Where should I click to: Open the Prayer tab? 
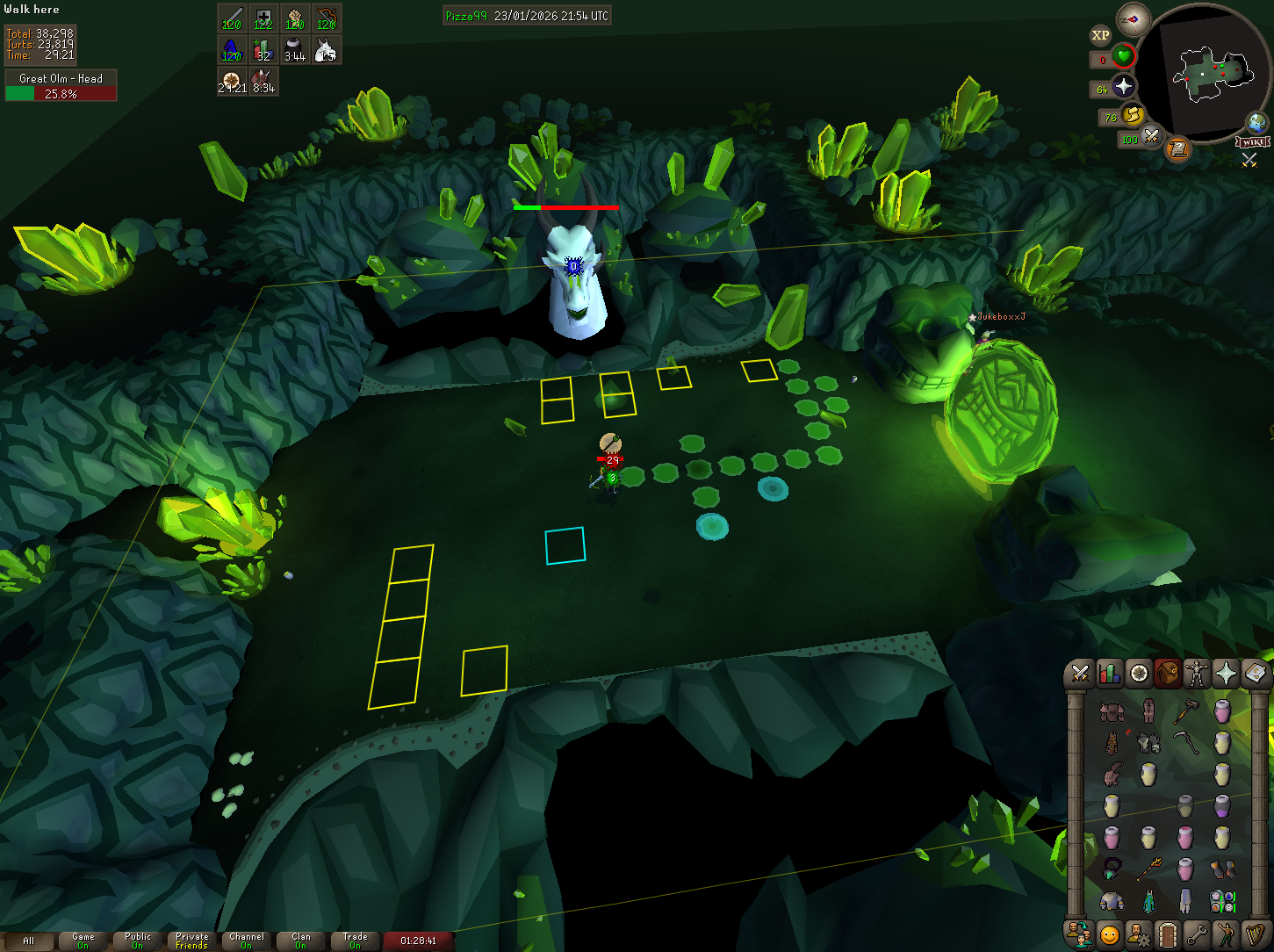point(1226,674)
